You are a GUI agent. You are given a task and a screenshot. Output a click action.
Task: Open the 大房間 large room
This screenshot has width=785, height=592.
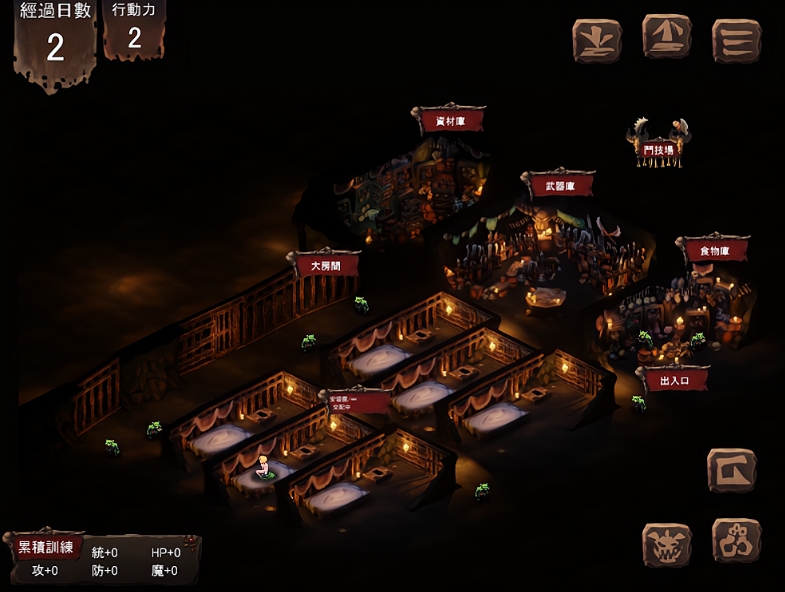click(x=325, y=266)
